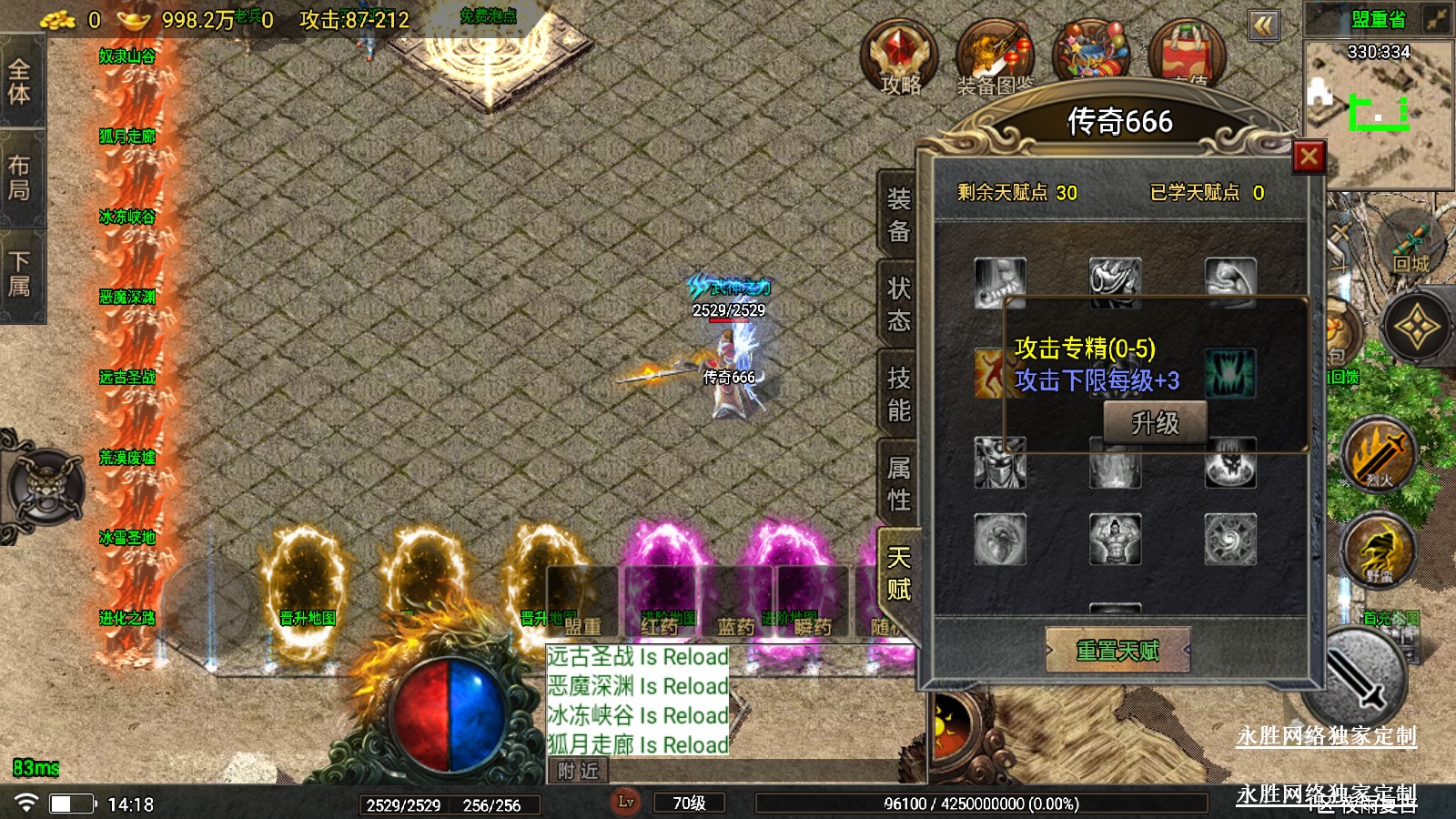The image size is (1456, 819).
Task: Show the 属性 attributes tab
Action: [898, 483]
